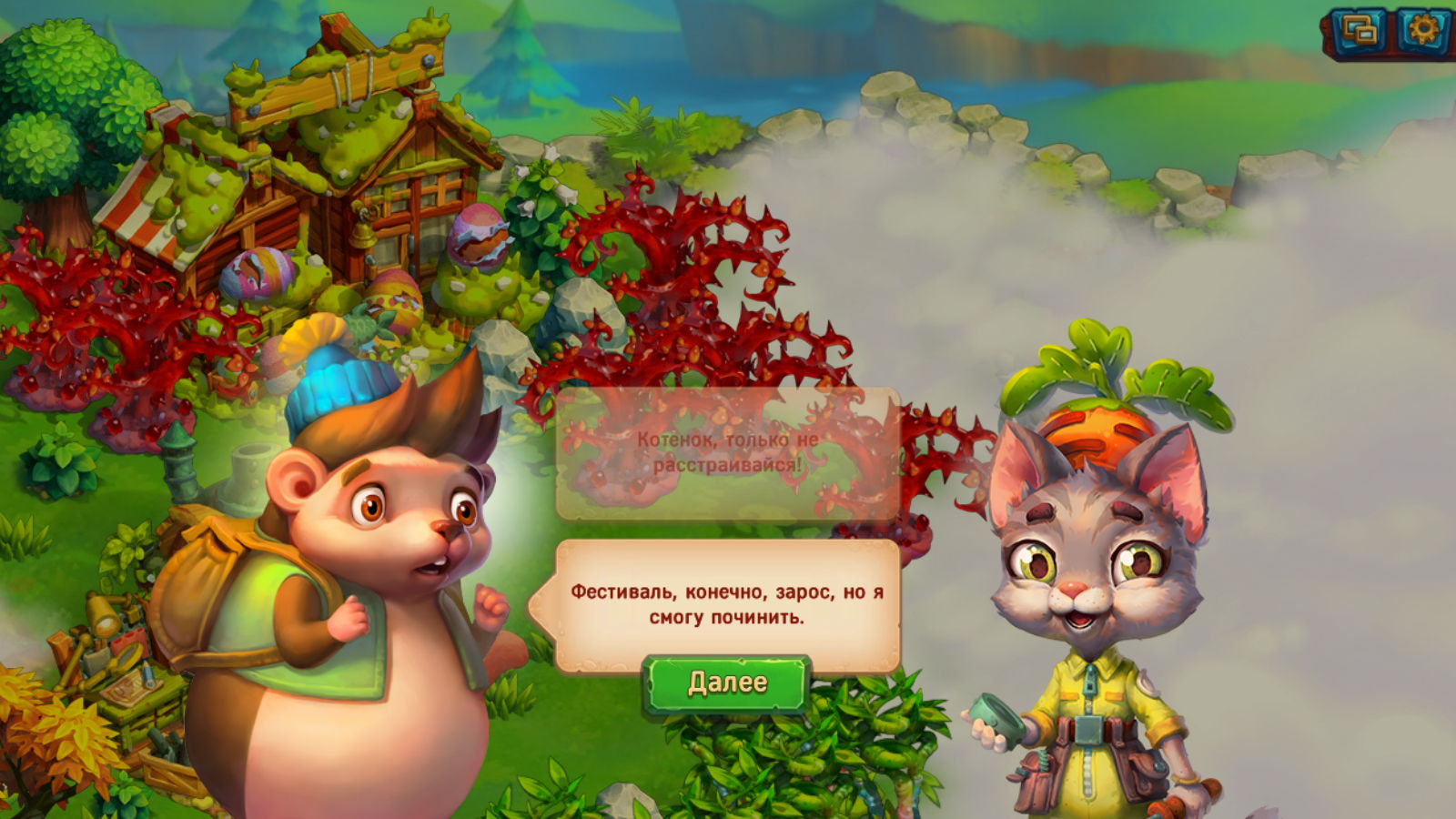This screenshot has width=1456, height=819.
Task: Open settings via the gear icon
Action: (1422, 32)
